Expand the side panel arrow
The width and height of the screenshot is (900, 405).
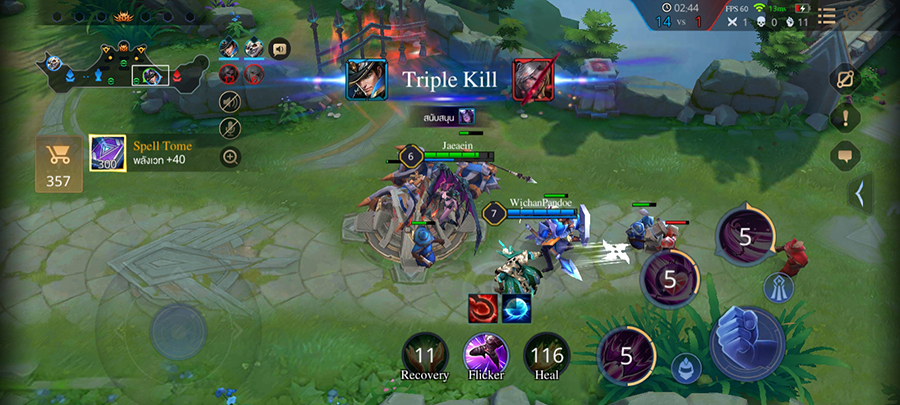tap(859, 193)
